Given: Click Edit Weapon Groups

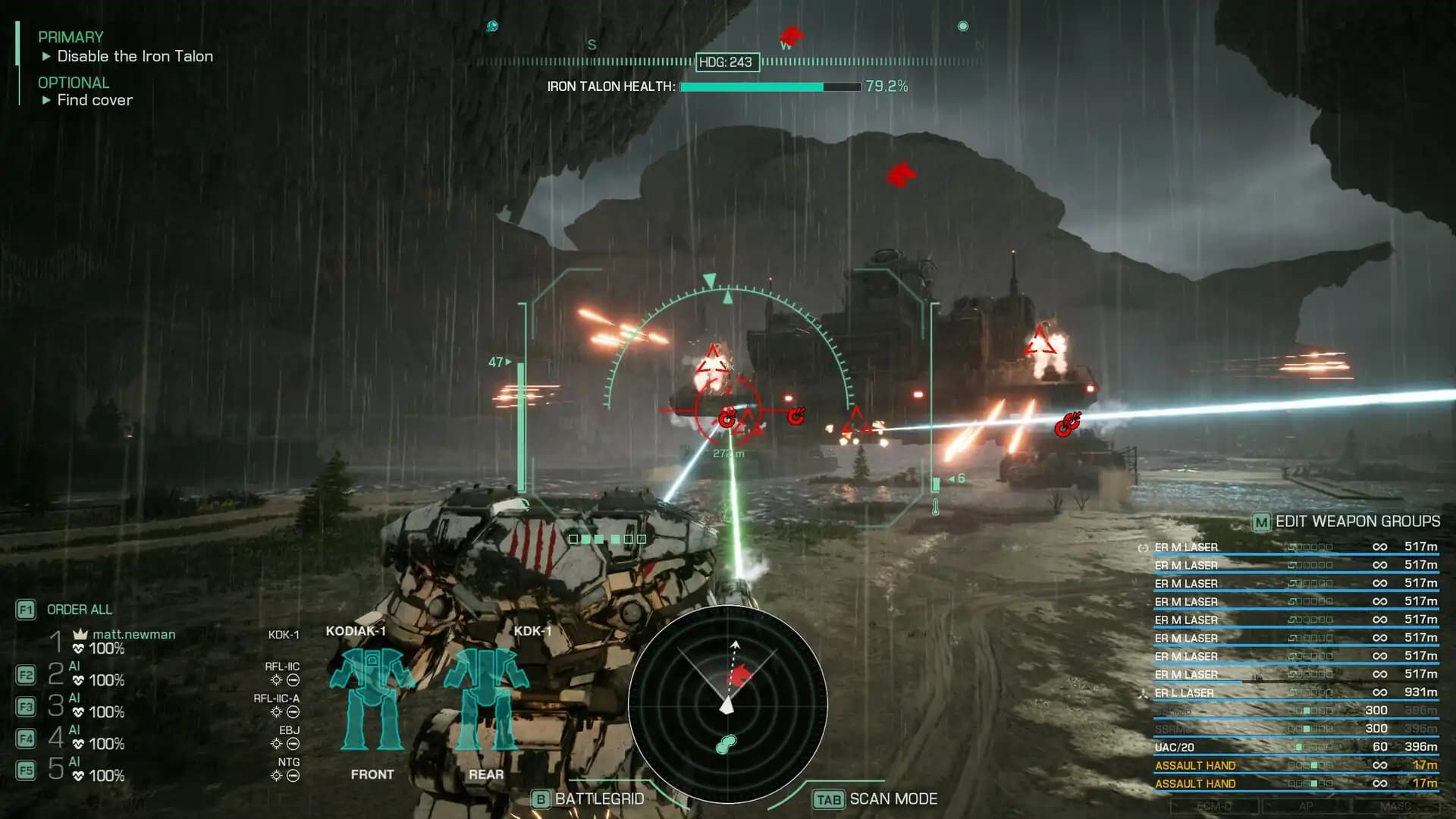Looking at the screenshot, I should 1357,522.
